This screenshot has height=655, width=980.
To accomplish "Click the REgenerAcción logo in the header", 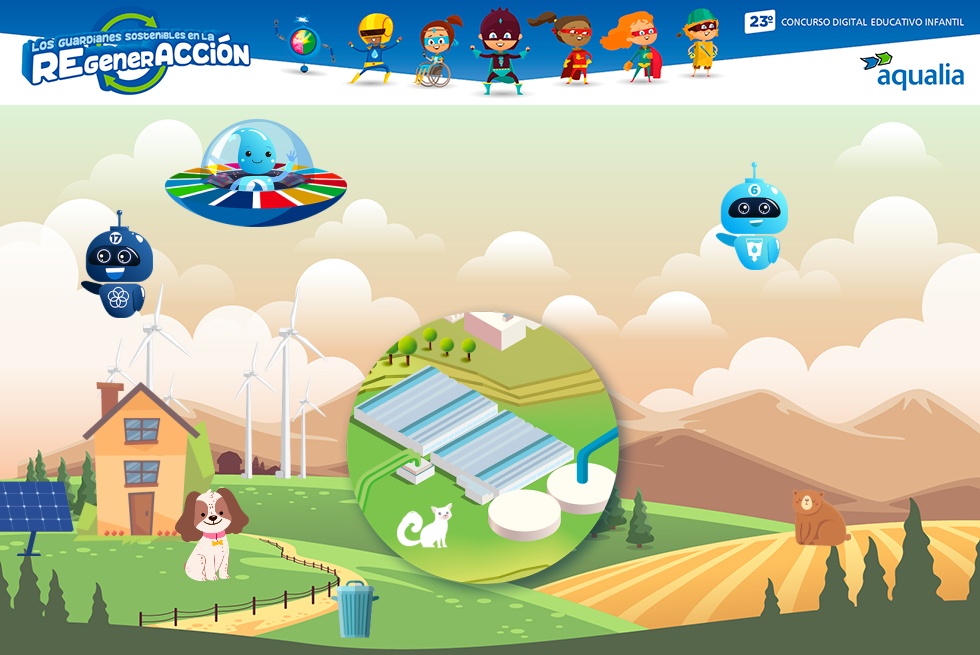I will [137, 55].
